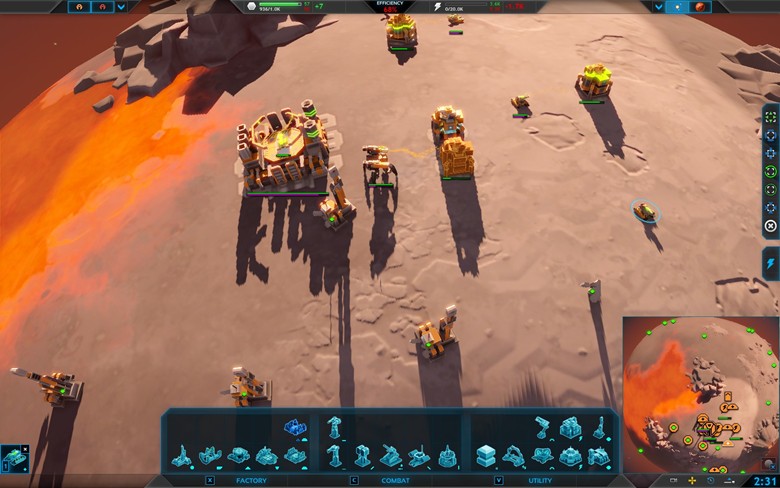
Task: Select the commander unit portrait icon
Action: pyautogui.click(x=15, y=458)
